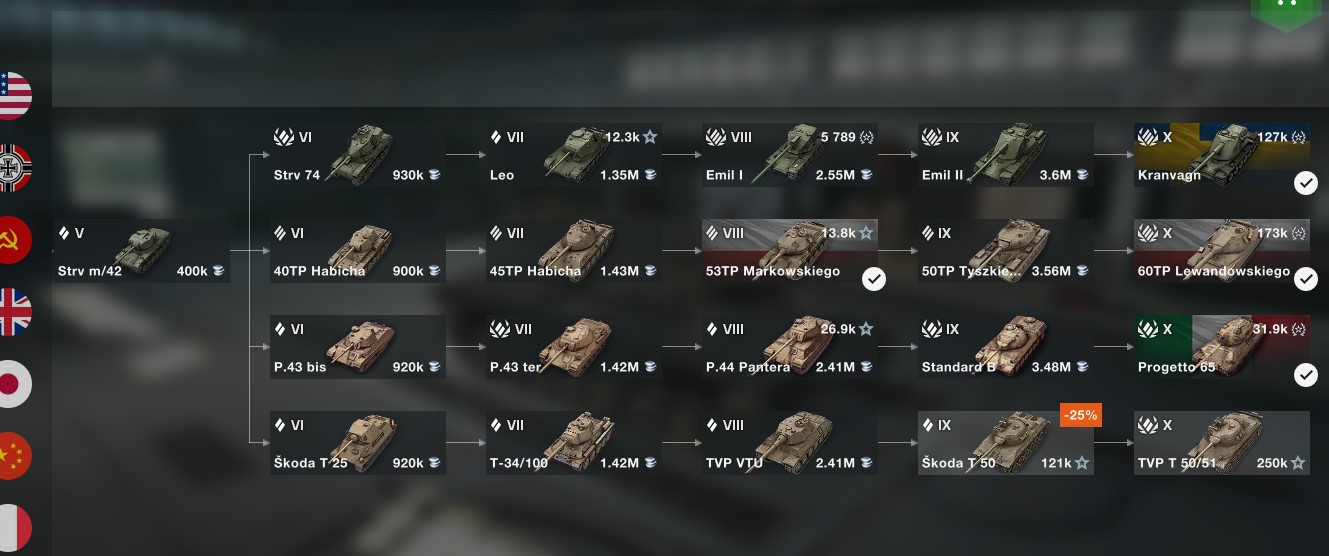Select the 53TP Markowskiego tank

point(789,251)
